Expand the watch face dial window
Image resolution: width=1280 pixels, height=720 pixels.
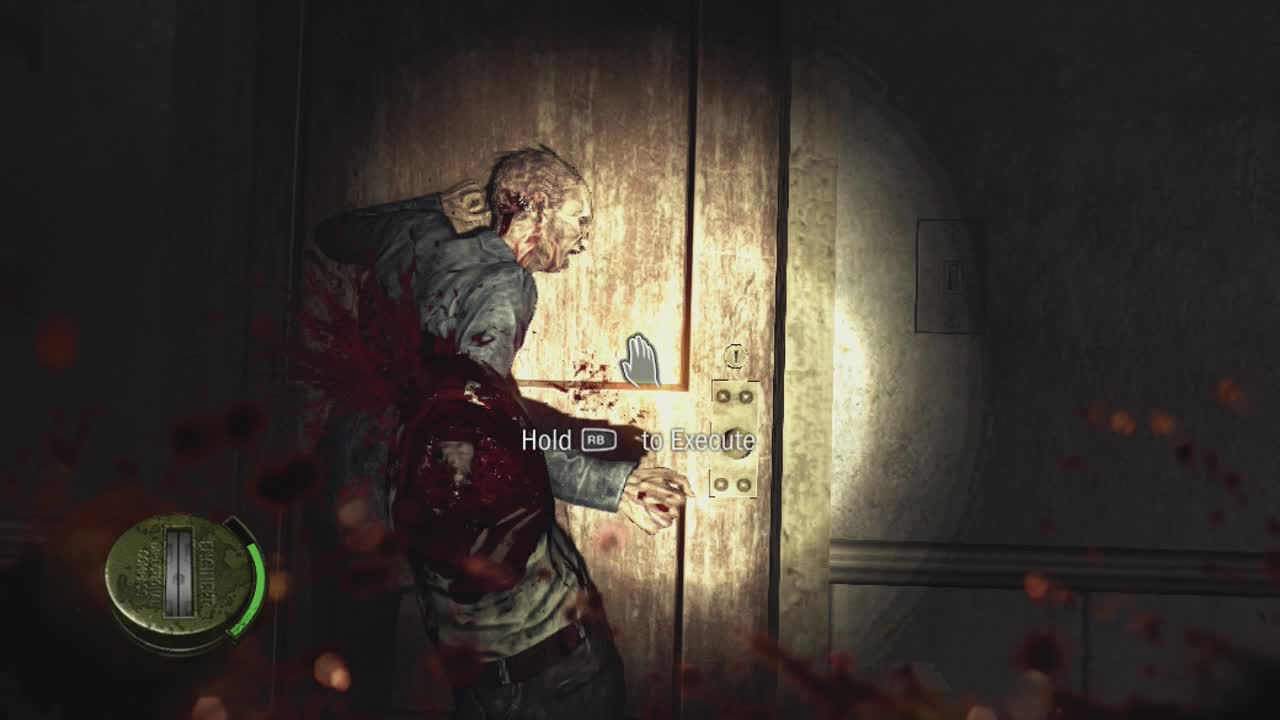(x=179, y=572)
